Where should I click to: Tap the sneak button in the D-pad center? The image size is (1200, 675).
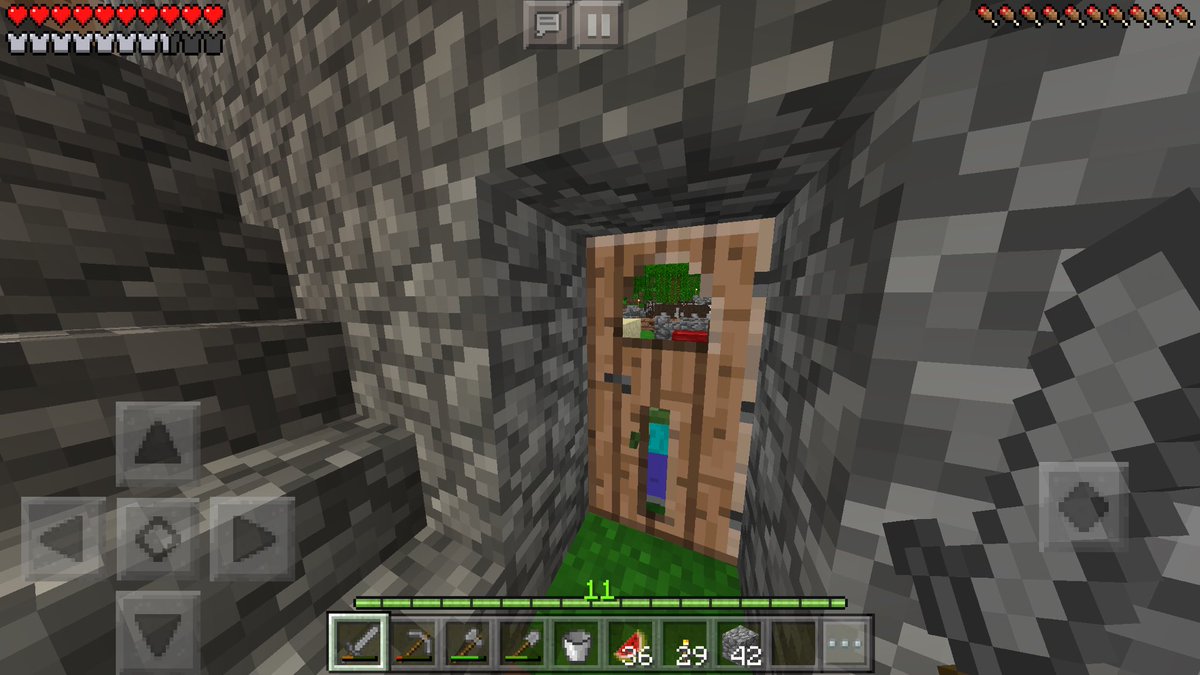click(x=157, y=540)
